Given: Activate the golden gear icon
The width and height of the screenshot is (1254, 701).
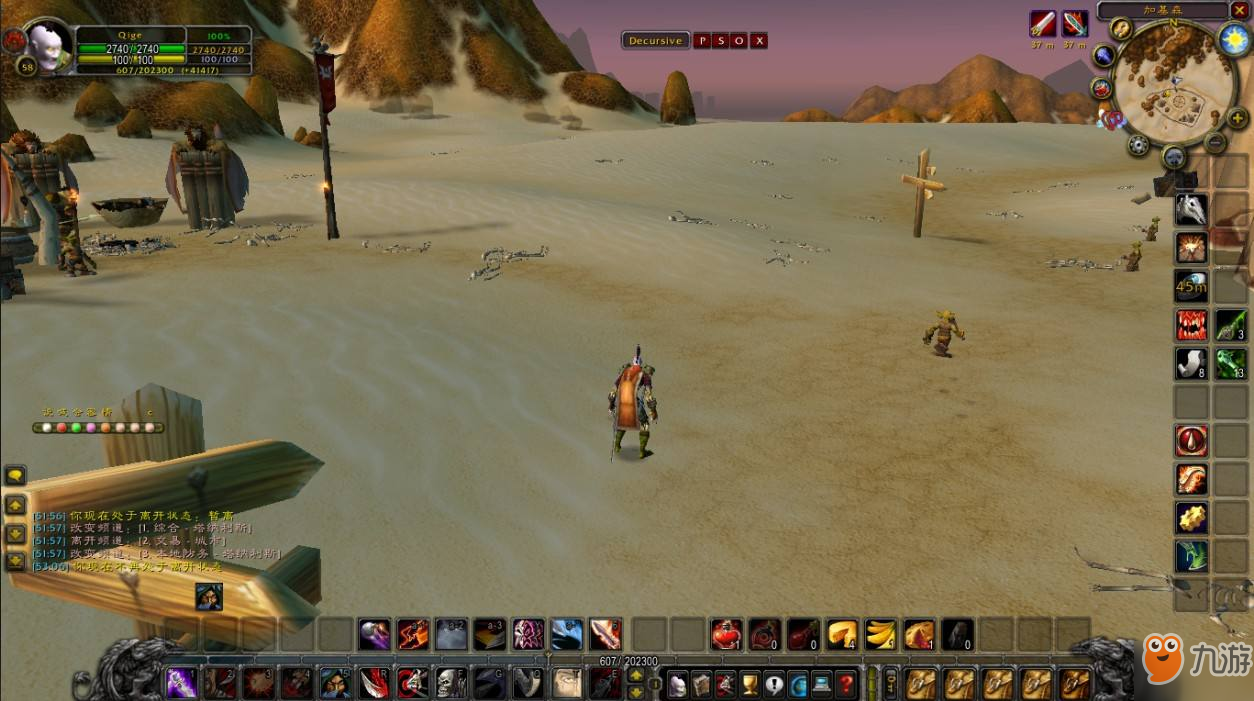Looking at the screenshot, I should 1191,518.
